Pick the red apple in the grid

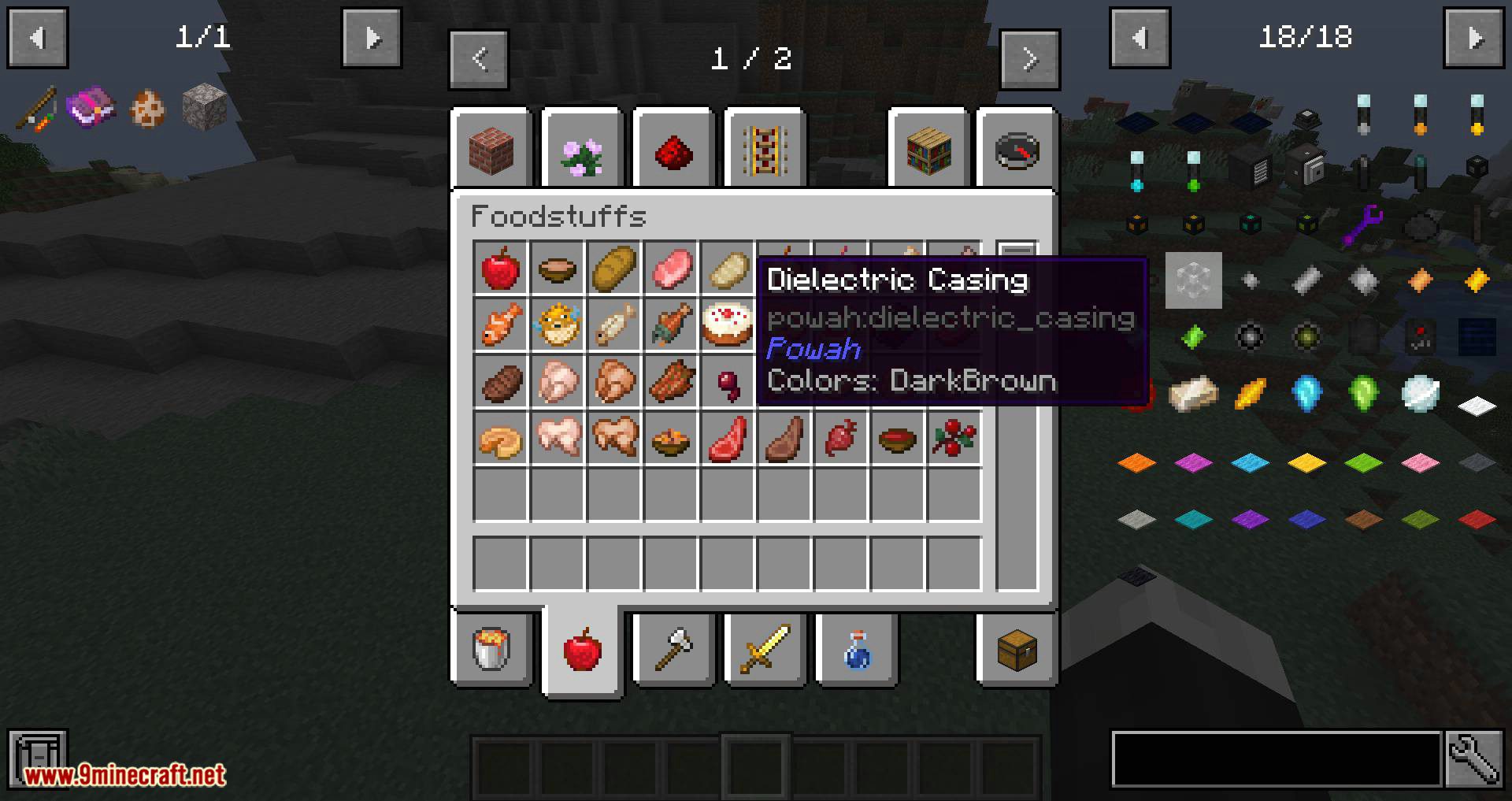click(x=501, y=269)
